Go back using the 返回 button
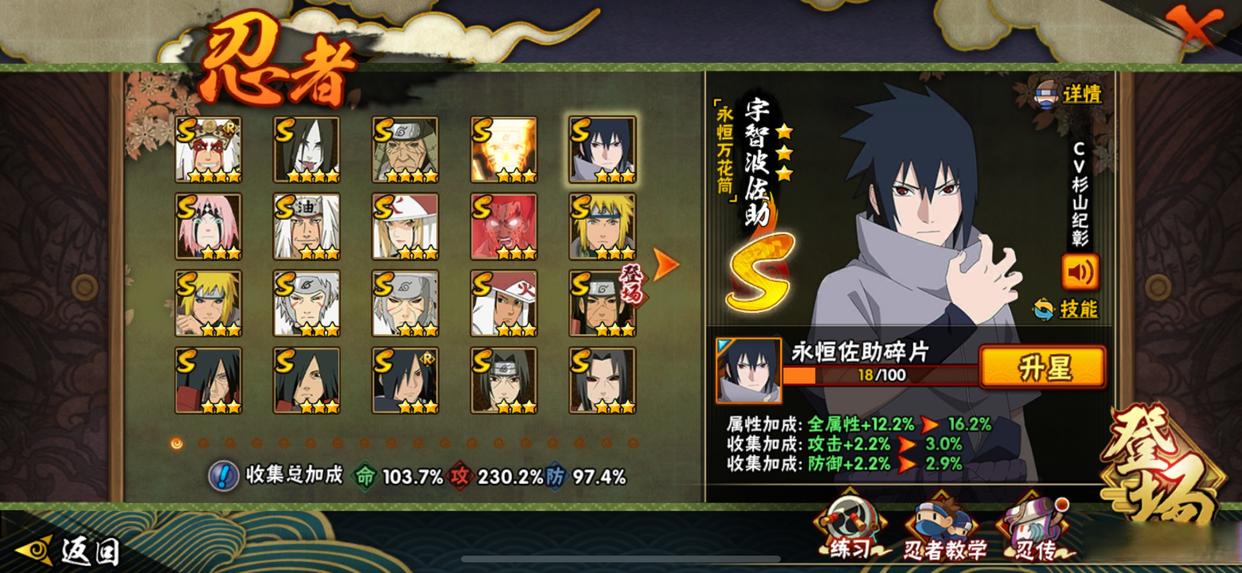The image size is (1242, 573). (x=74, y=549)
